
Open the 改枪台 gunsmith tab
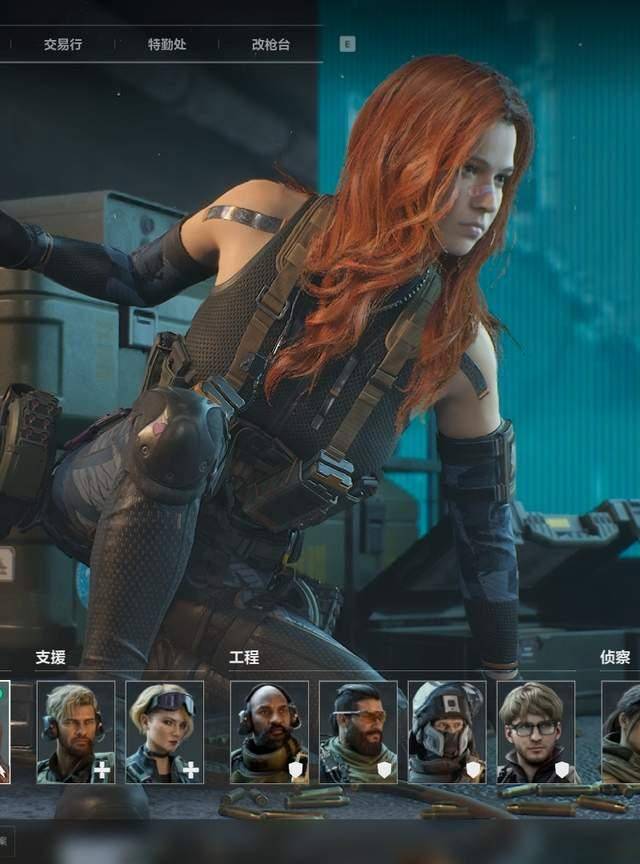point(271,45)
